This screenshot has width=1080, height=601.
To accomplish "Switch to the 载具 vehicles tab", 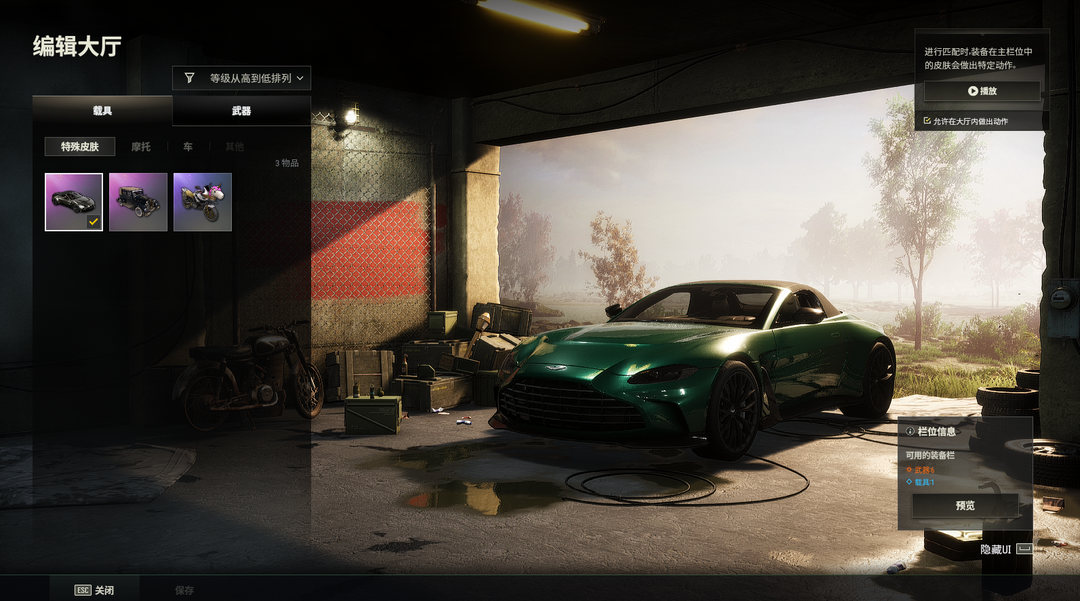I will (102, 111).
